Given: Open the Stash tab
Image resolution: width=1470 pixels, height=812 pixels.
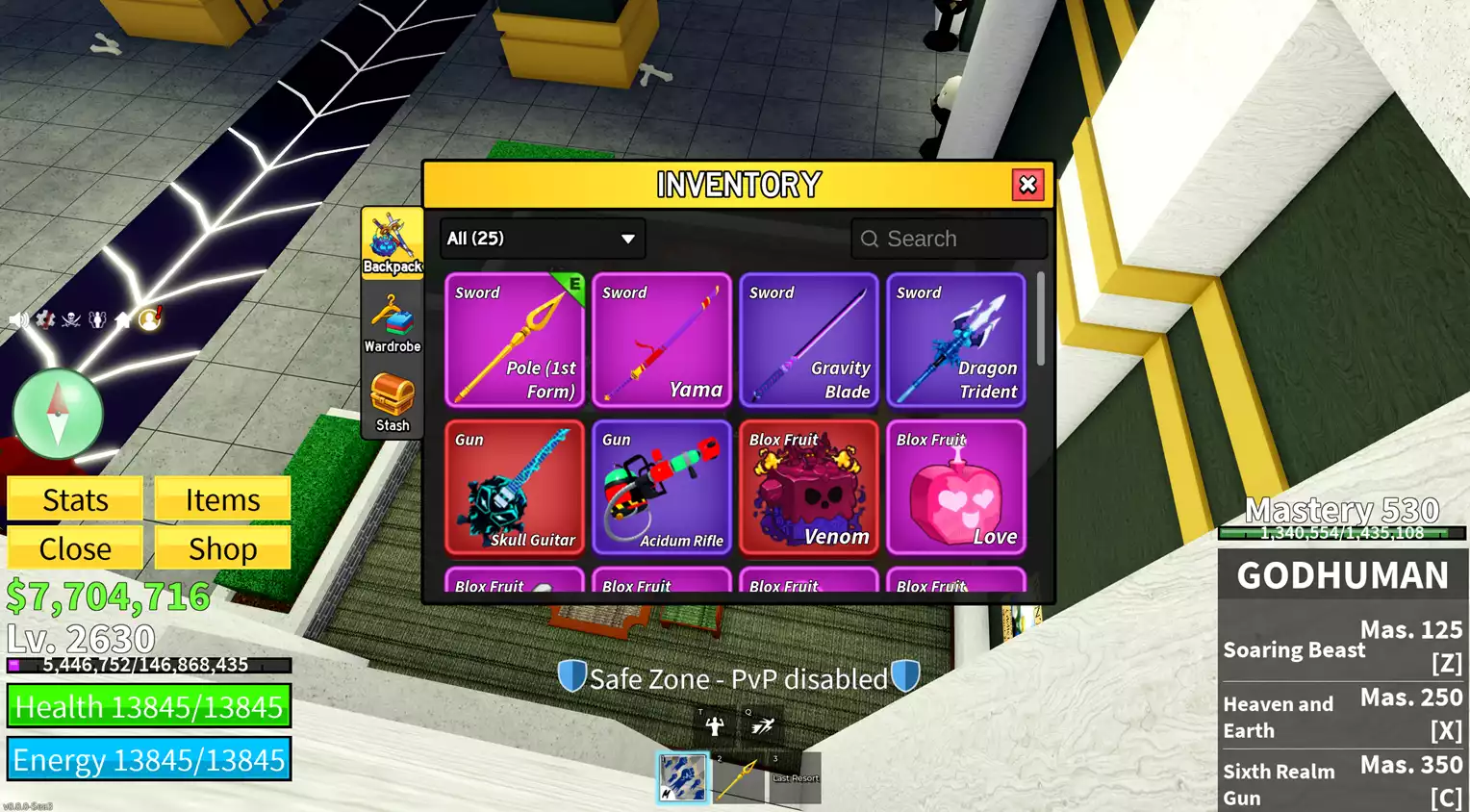Looking at the screenshot, I should 393,402.
